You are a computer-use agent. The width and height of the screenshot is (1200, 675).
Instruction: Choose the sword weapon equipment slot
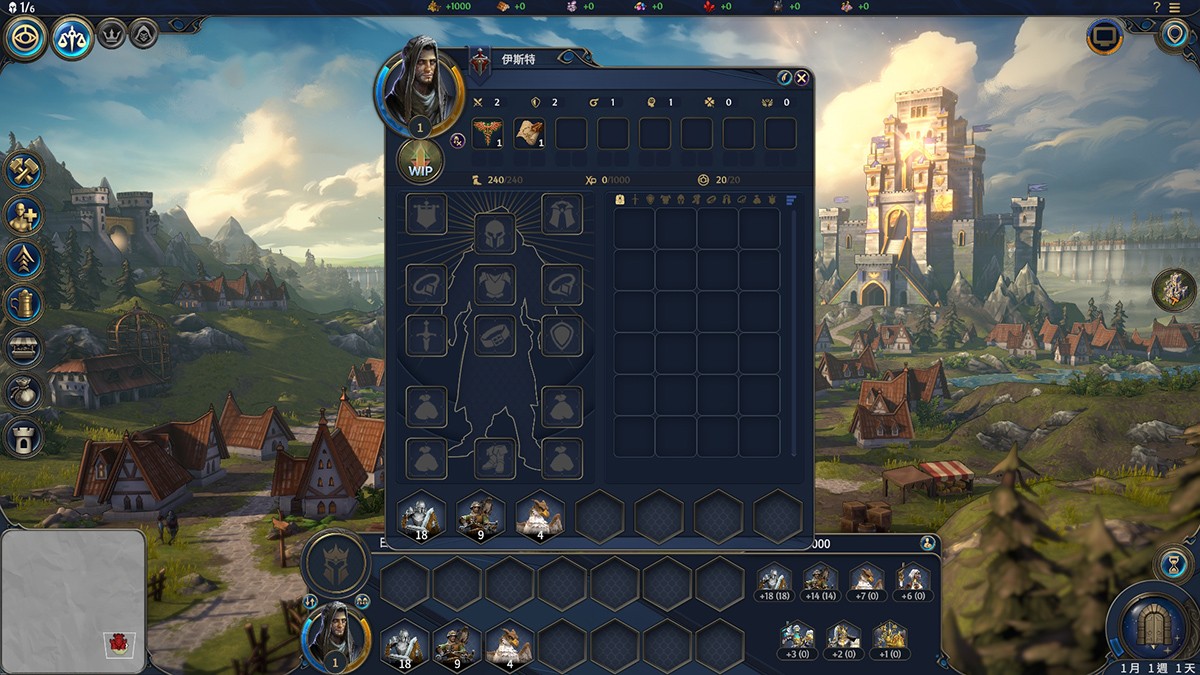coord(426,336)
